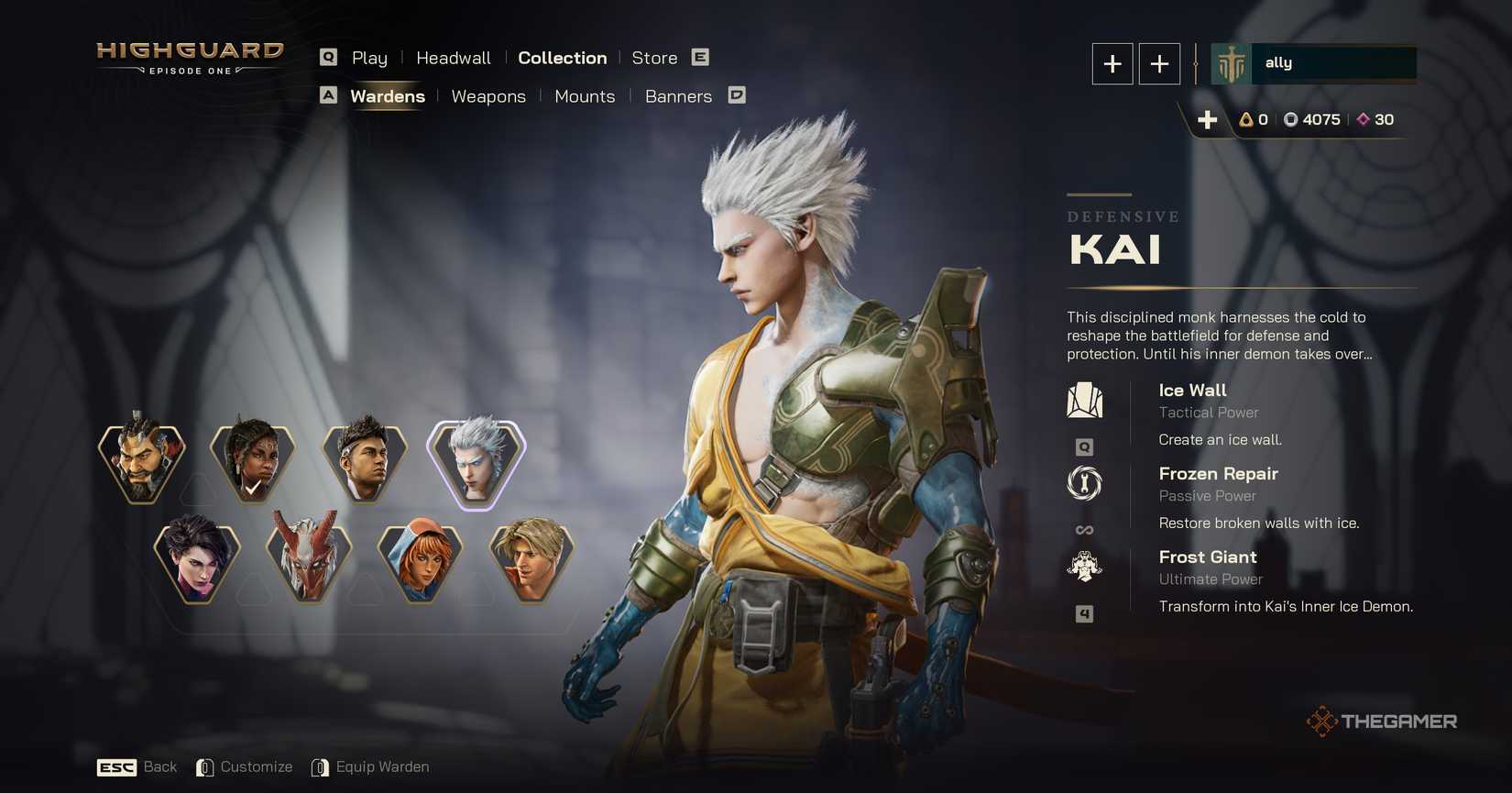Switch to the Weapons tab

point(488,96)
